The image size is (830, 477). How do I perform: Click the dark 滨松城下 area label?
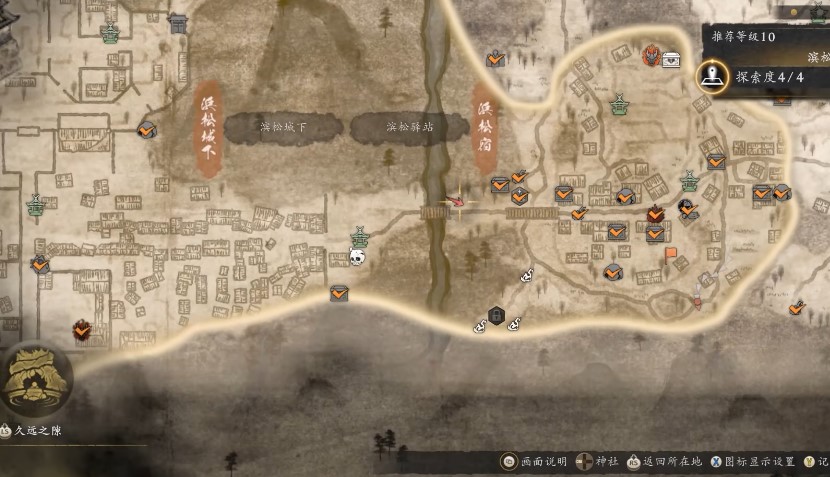tap(282, 128)
